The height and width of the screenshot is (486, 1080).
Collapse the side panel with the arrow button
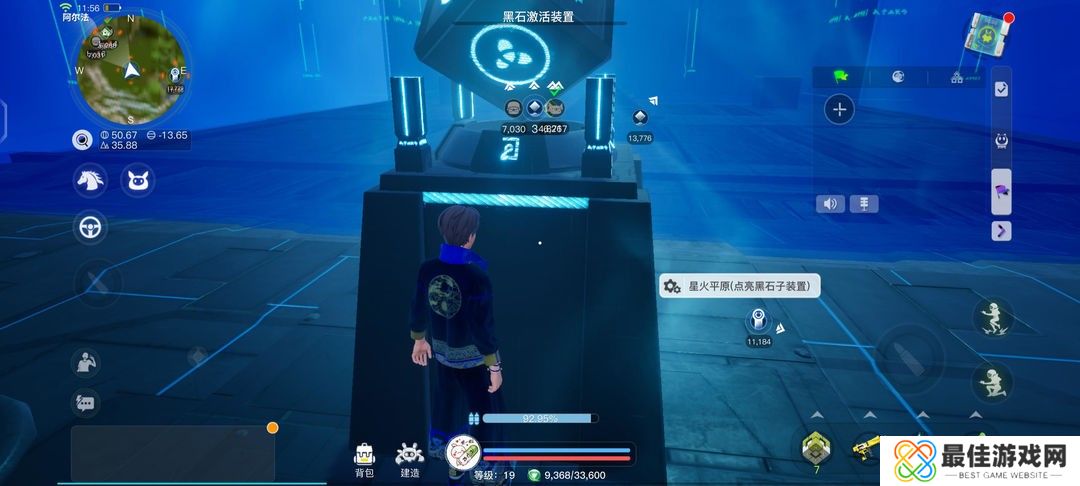click(x=1001, y=231)
